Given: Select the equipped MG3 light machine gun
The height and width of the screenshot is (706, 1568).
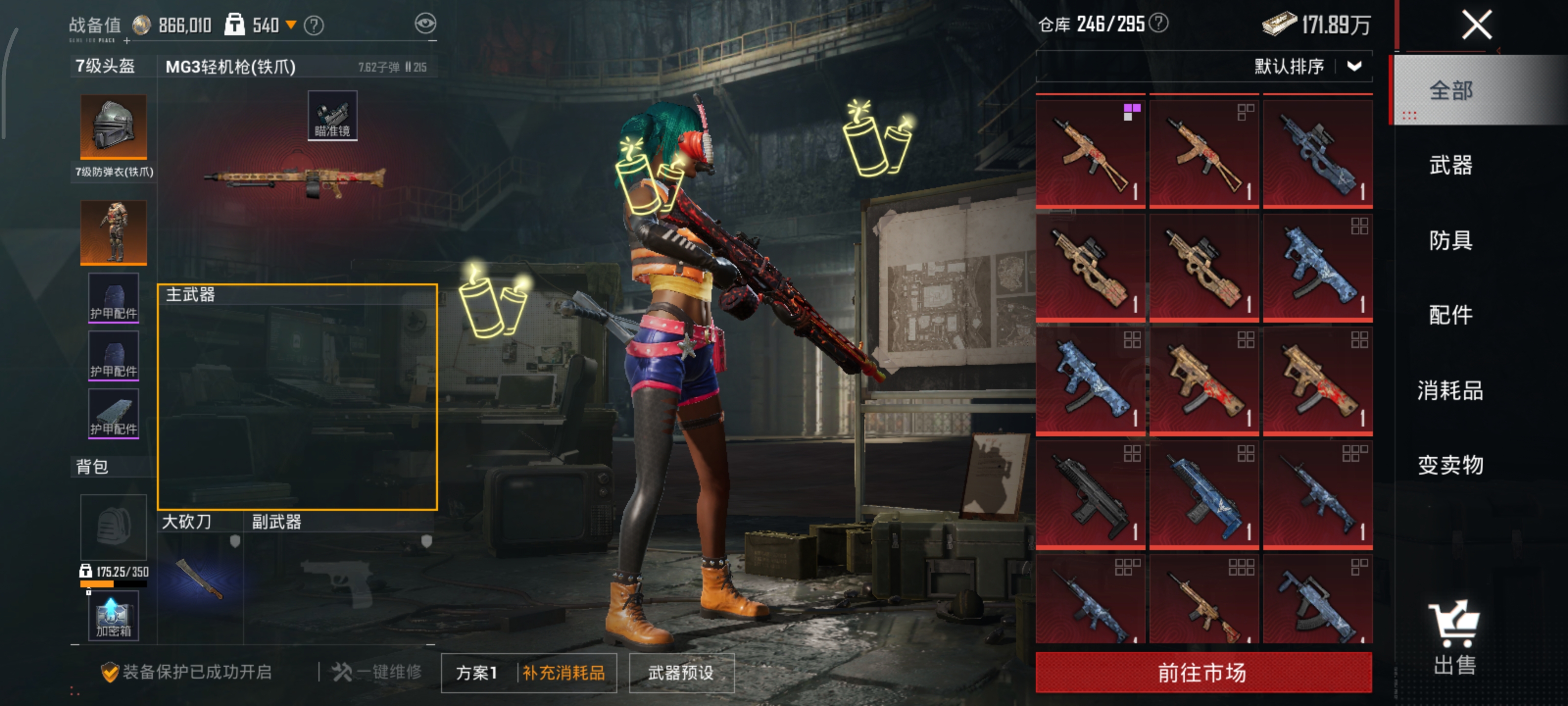Looking at the screenshot, I should 294,180.
